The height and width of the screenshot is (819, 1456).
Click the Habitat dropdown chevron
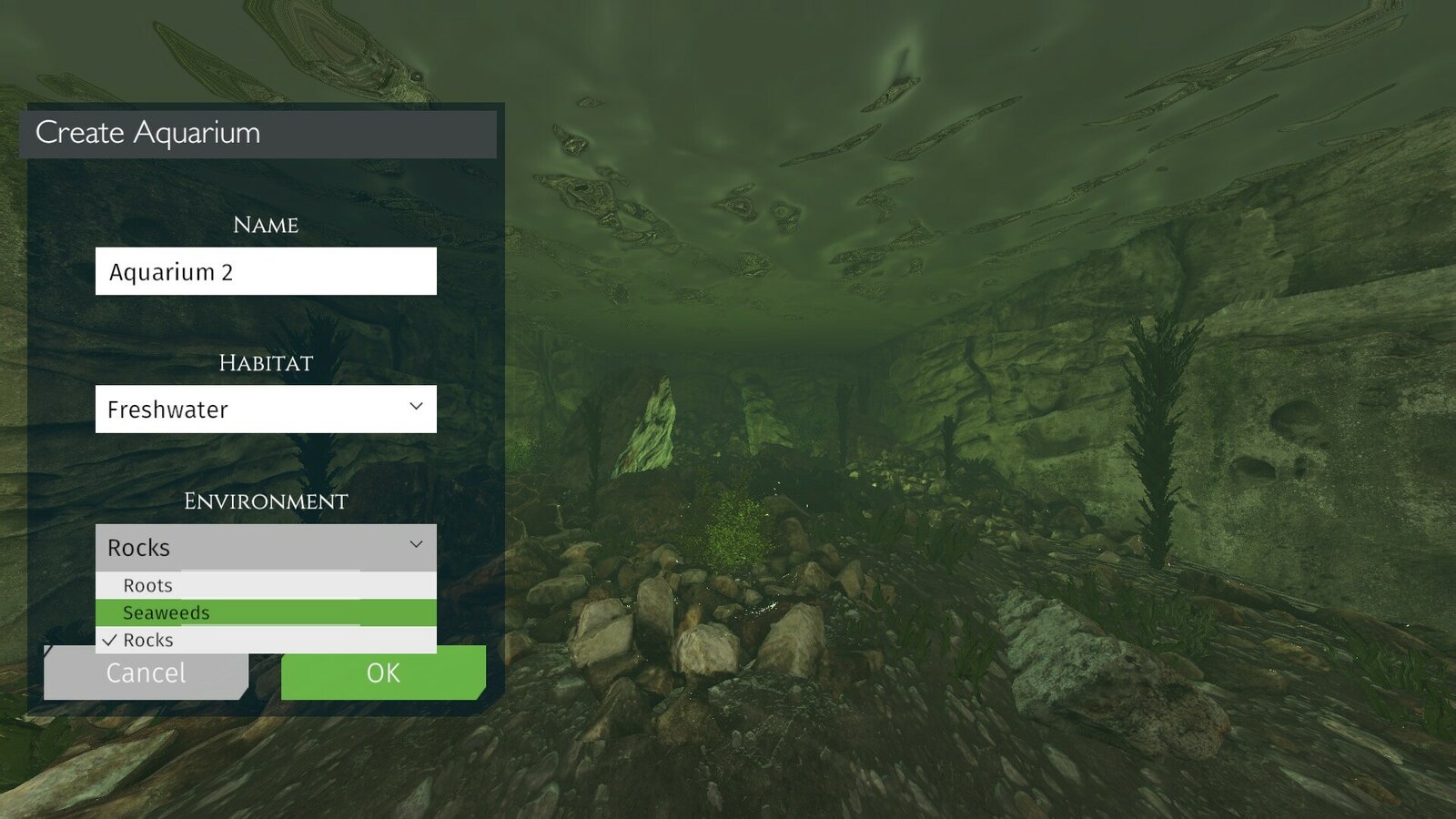pyautogui.click(x=417, y=407)
